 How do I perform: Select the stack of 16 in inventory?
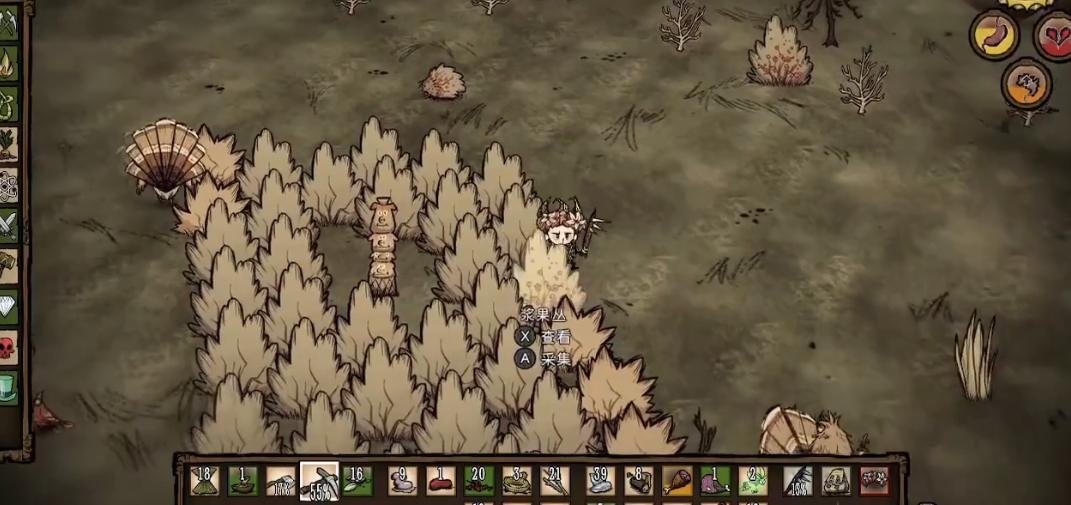click(358, 481)
